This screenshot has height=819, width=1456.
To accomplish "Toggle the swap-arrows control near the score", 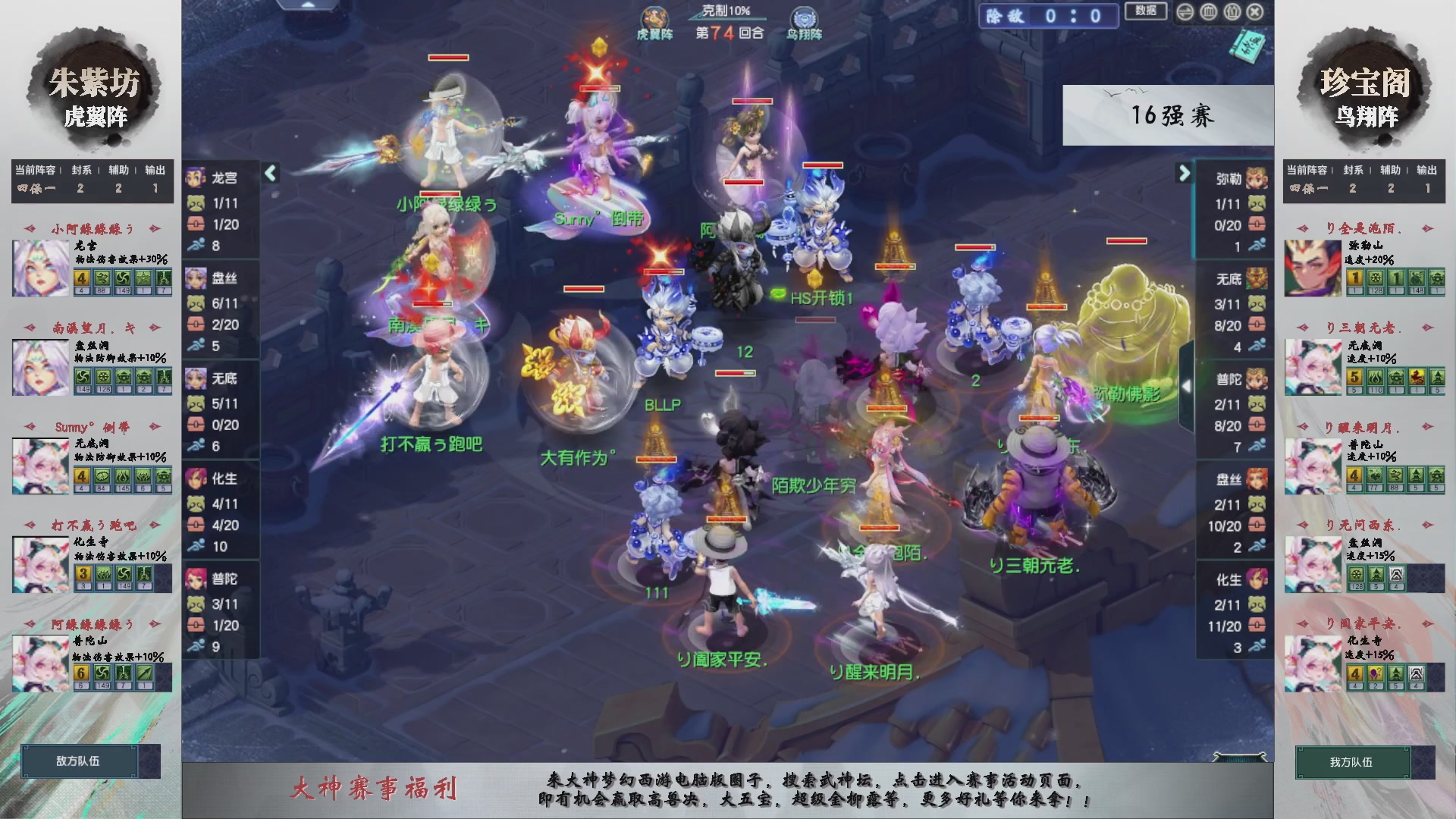I will click(x=1185, y=12).
